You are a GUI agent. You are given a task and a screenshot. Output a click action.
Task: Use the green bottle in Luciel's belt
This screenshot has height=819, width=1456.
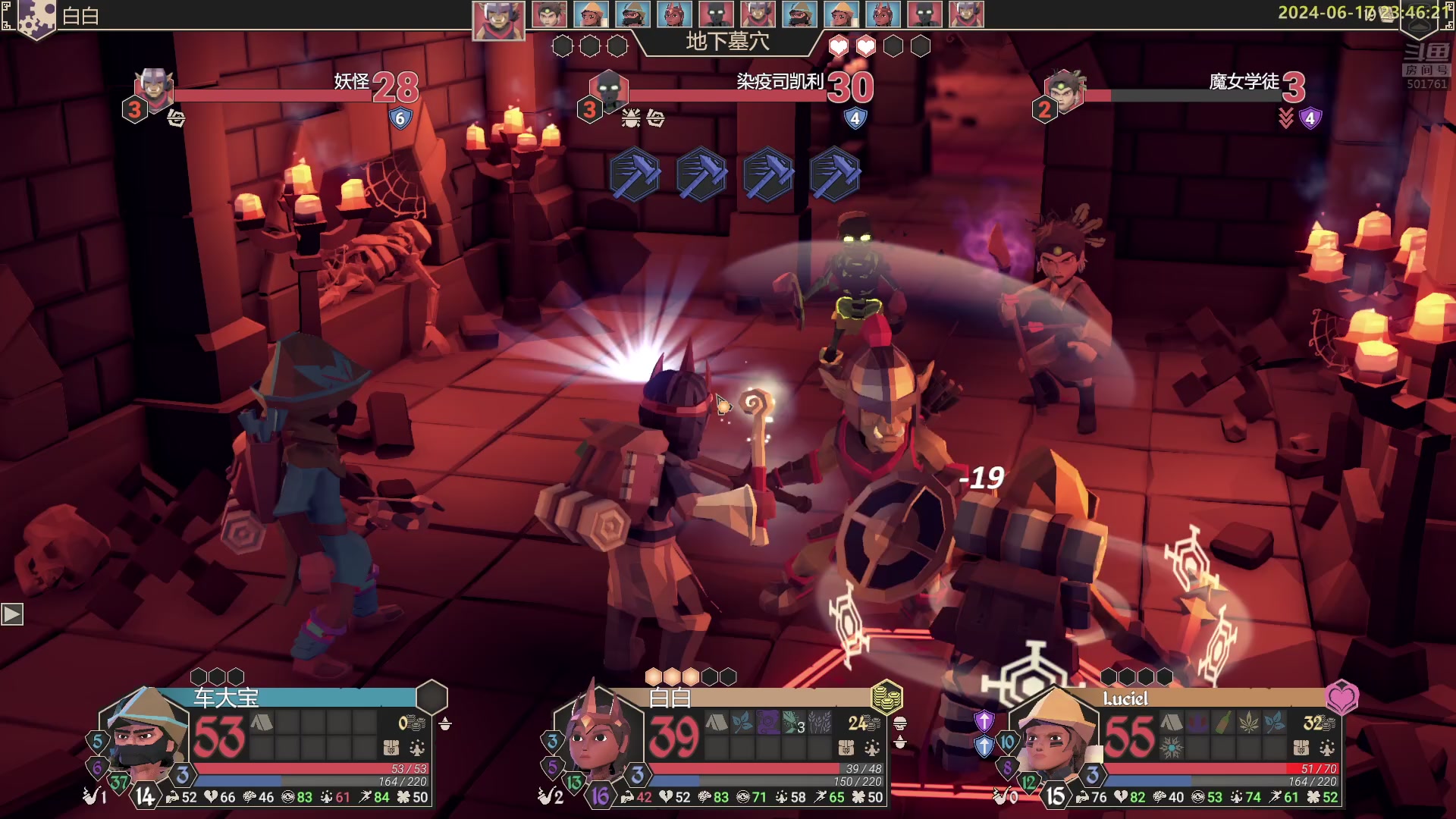[x=1222, y=723]
